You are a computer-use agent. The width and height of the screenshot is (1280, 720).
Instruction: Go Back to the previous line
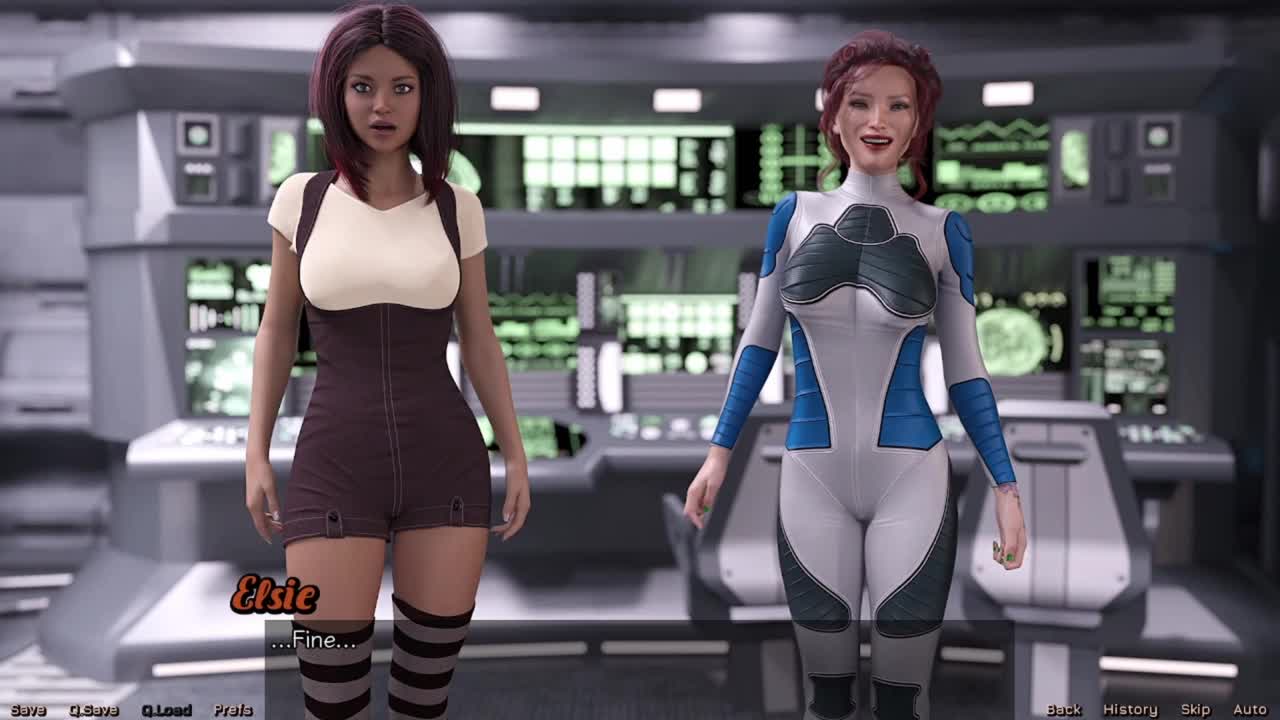[x=1064, y=710]
